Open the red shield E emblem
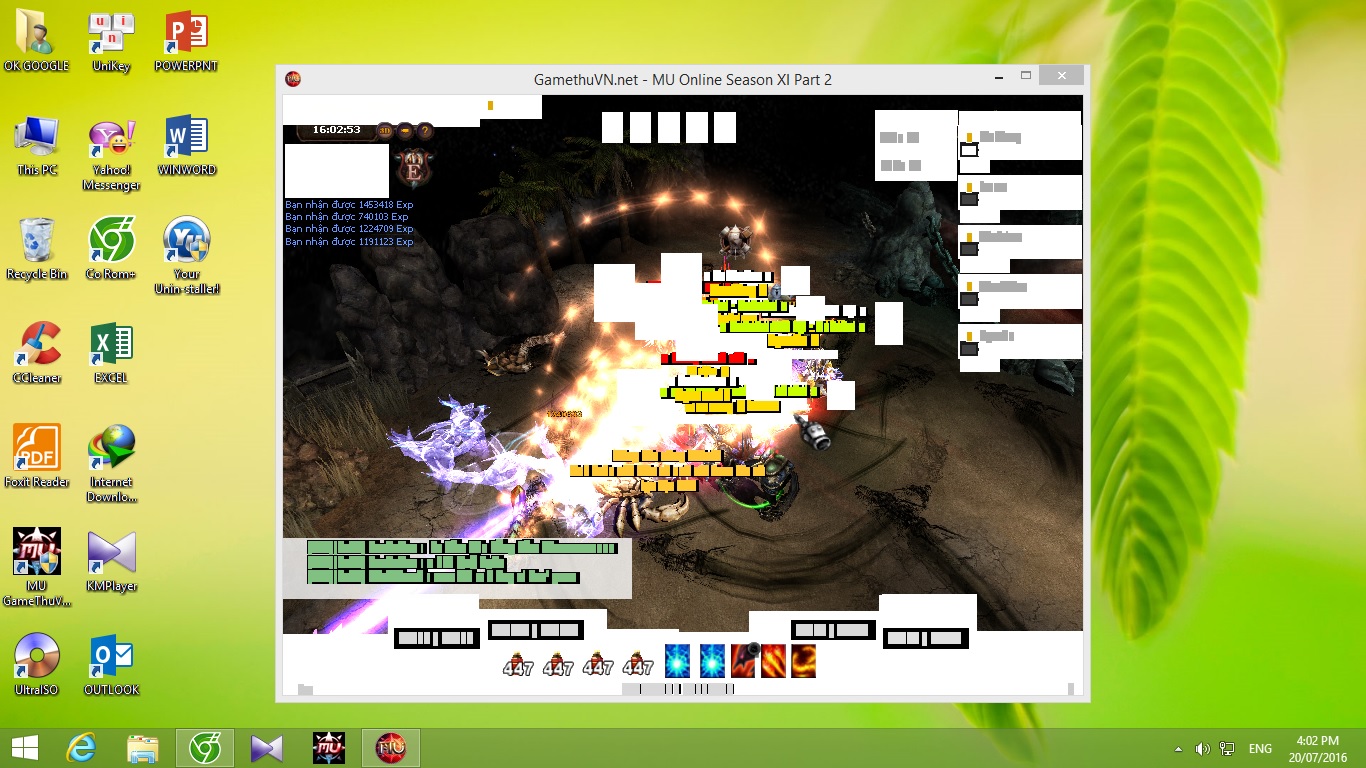The height and width of the screenshot is (768, 1366). pyautogui.click(x=412, y=167)
